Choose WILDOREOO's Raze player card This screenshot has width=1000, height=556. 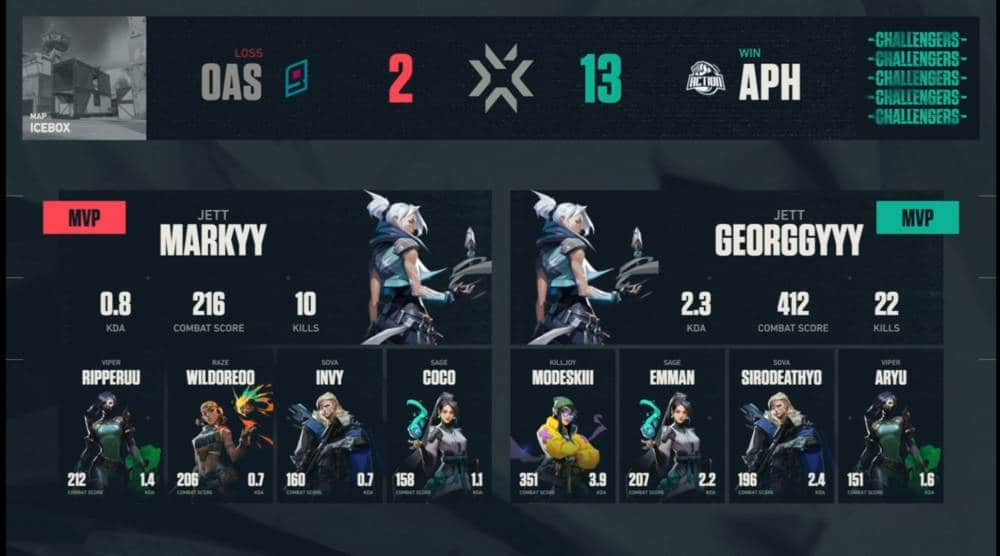pos(220,425)
